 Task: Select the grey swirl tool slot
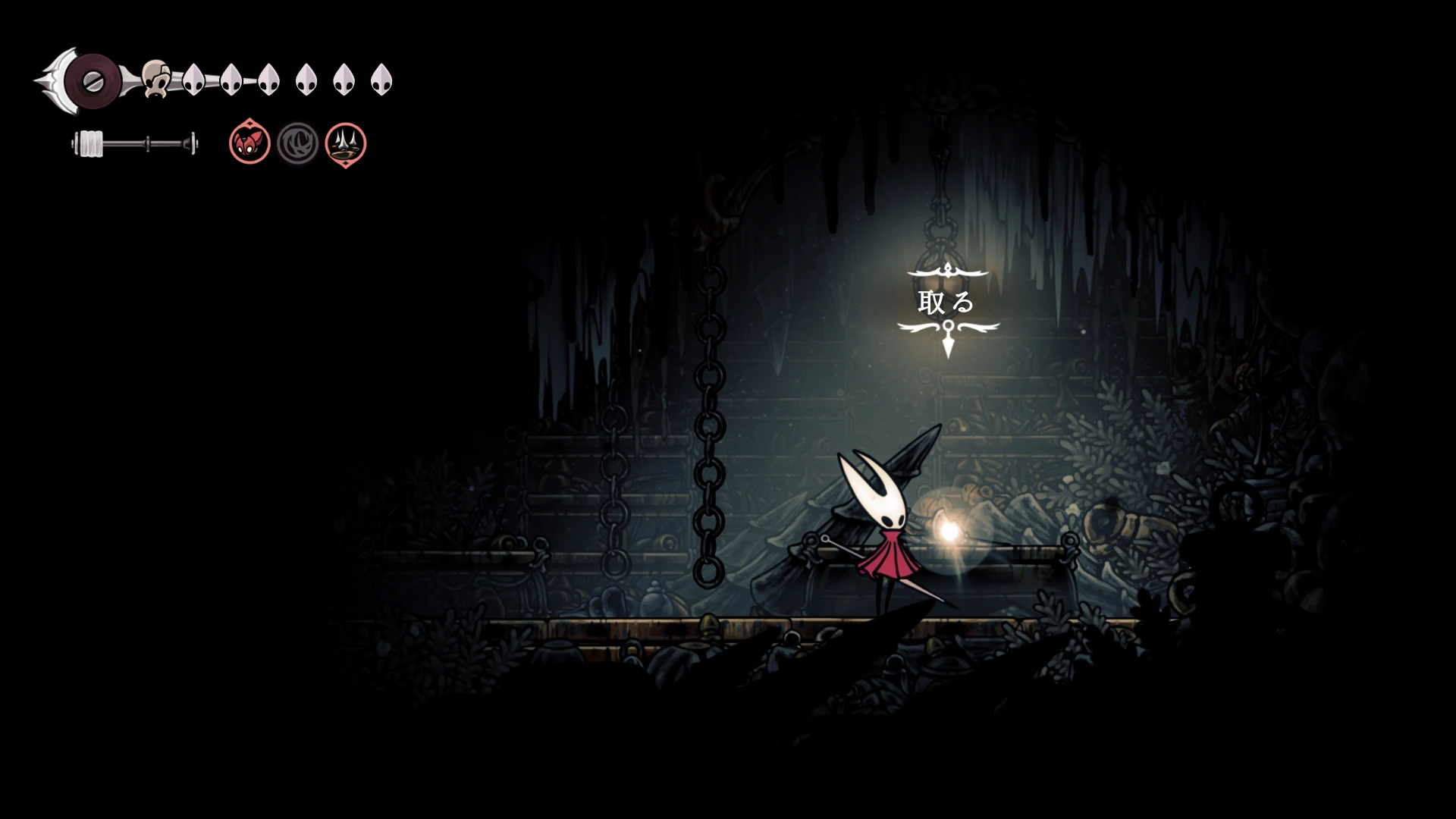[297, 143]
